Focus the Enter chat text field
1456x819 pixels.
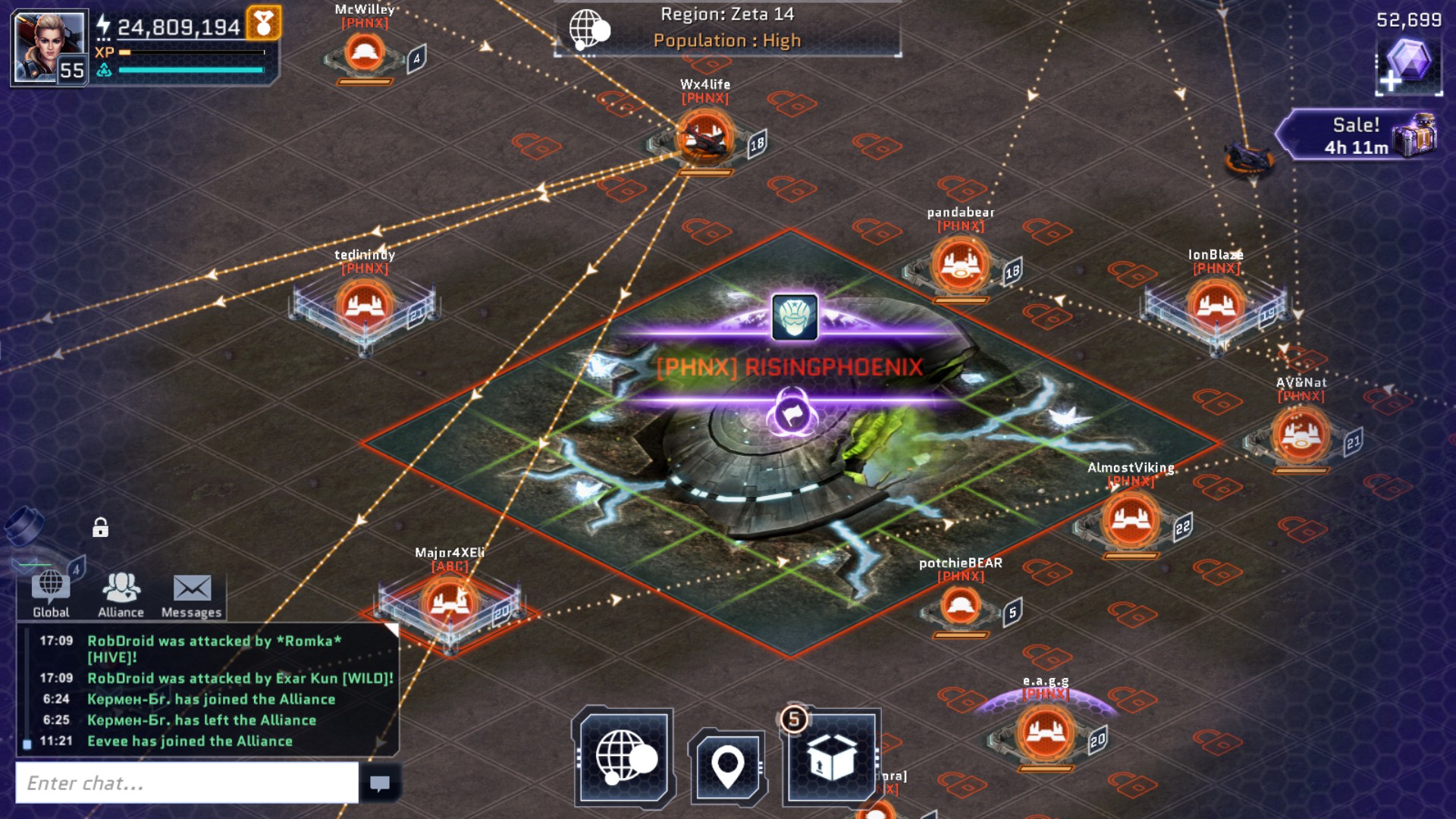[187, 783]
